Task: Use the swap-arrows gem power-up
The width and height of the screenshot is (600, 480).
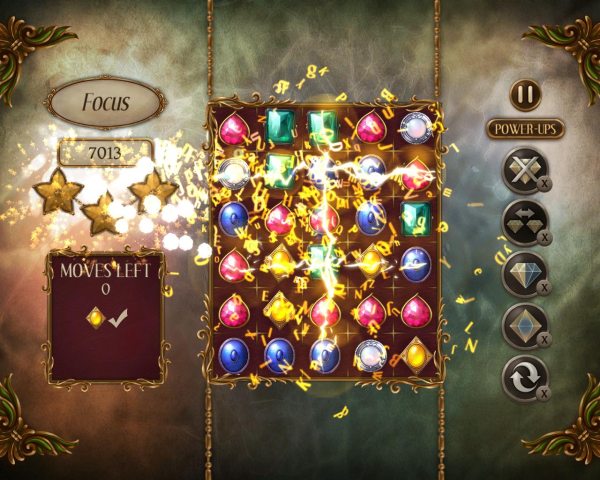Action: pyautogui.click(x=524, y=221)
